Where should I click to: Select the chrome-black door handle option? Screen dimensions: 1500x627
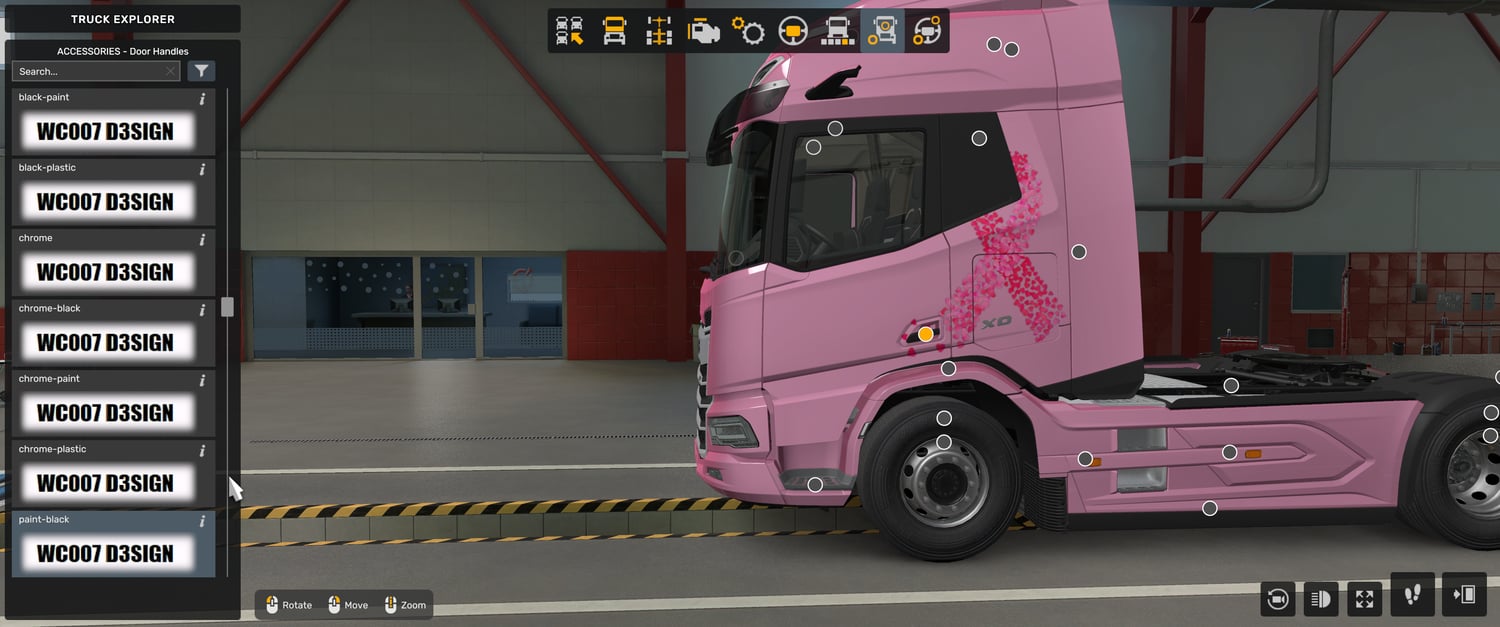[105, 342]
